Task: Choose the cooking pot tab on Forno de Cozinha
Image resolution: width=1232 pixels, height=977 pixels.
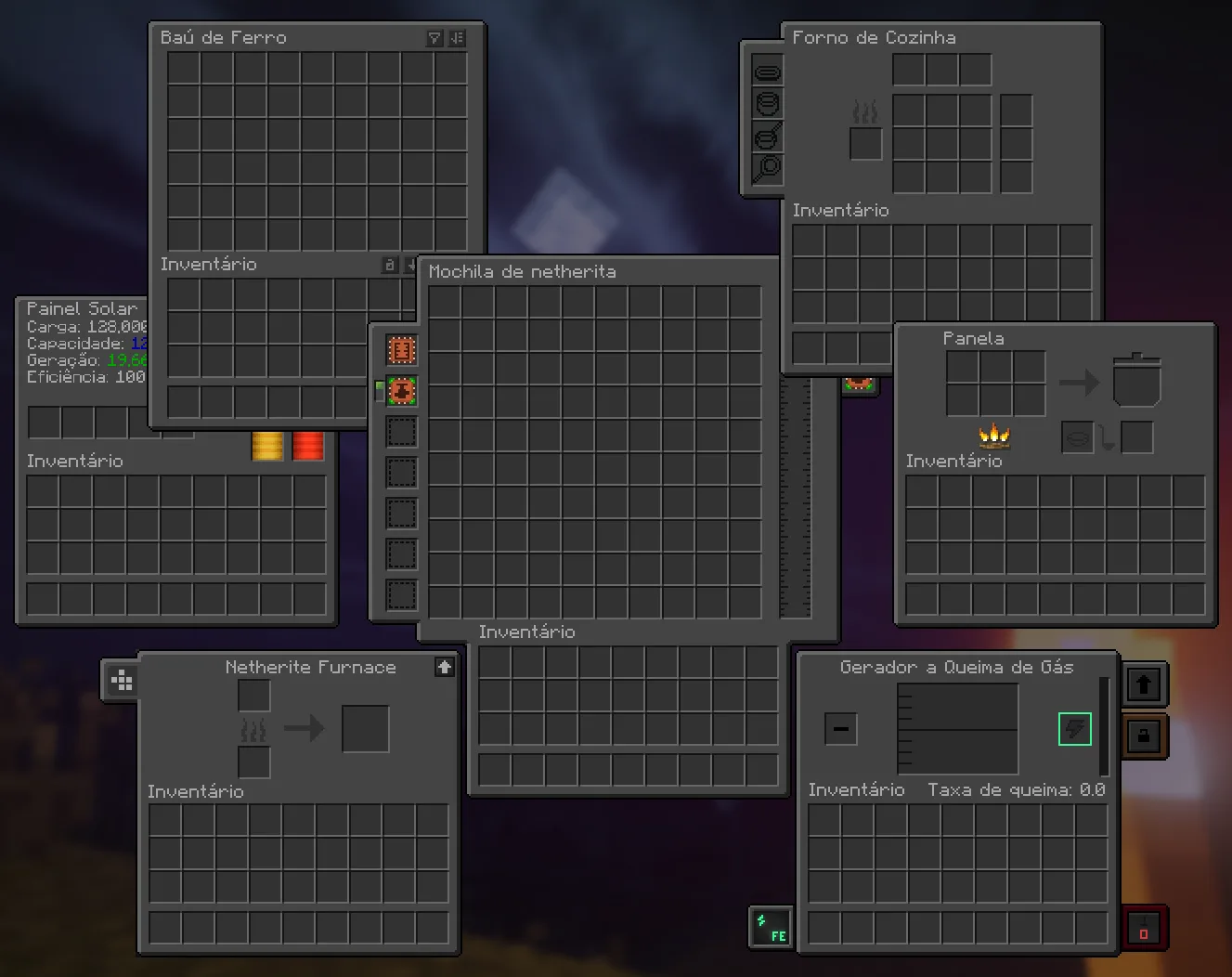Action: pyautogui.click(x=768, y=104)
